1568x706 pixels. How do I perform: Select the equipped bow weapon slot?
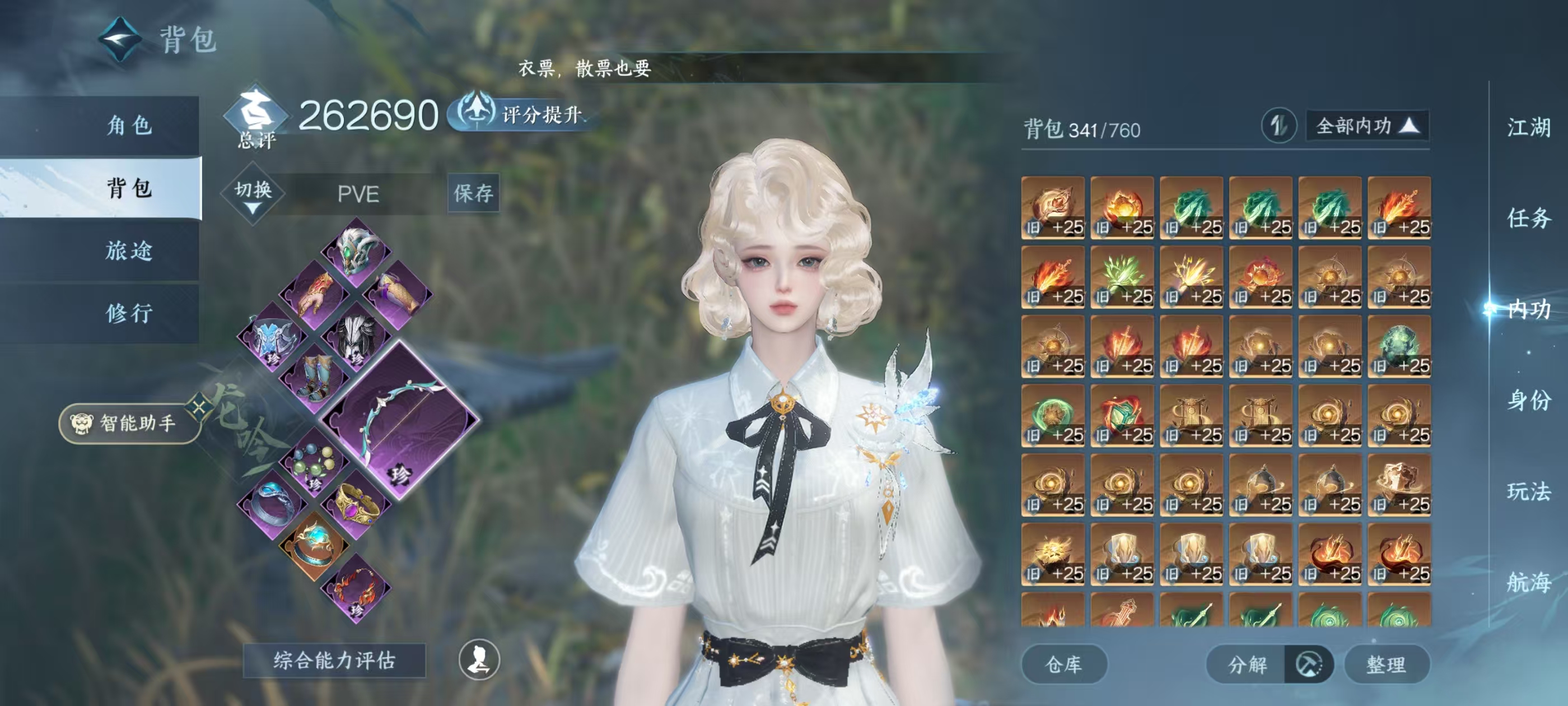400,420
